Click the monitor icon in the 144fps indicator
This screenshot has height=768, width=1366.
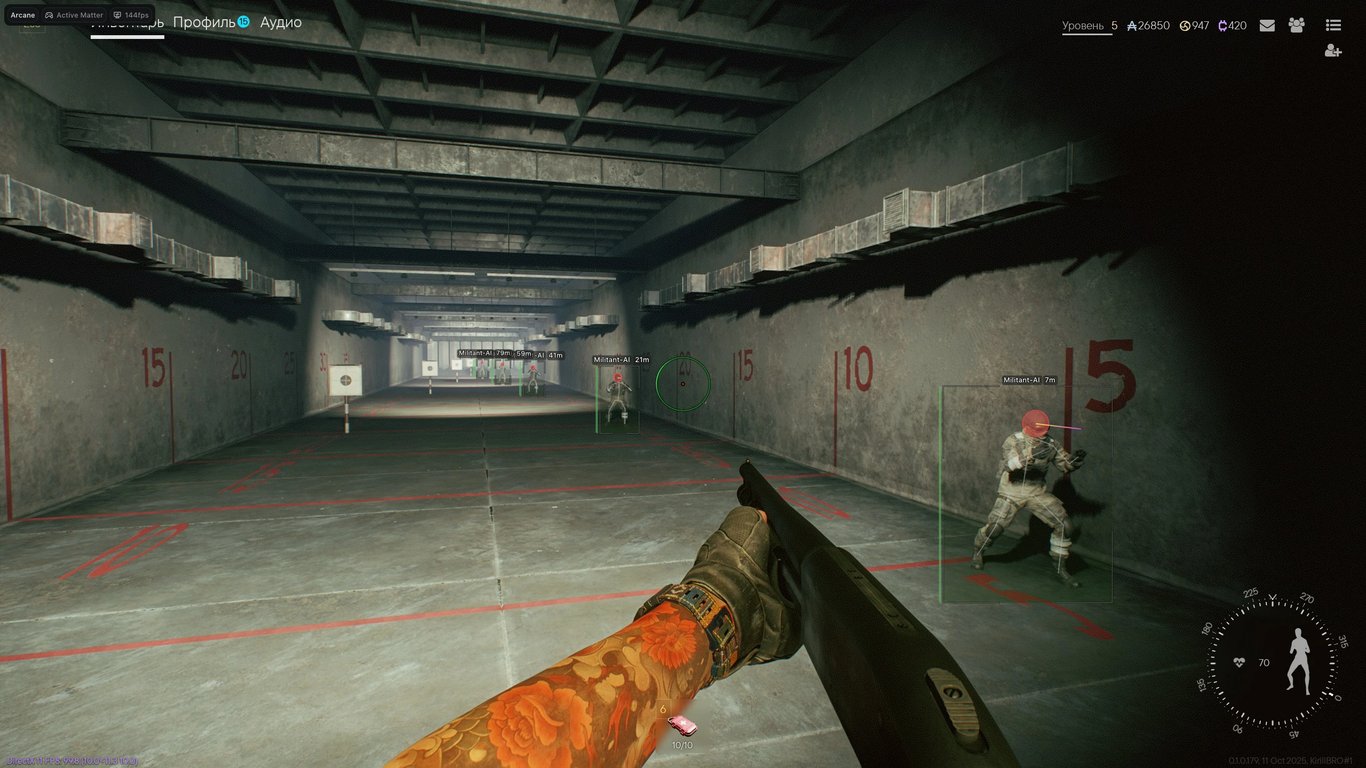point(117,15)
